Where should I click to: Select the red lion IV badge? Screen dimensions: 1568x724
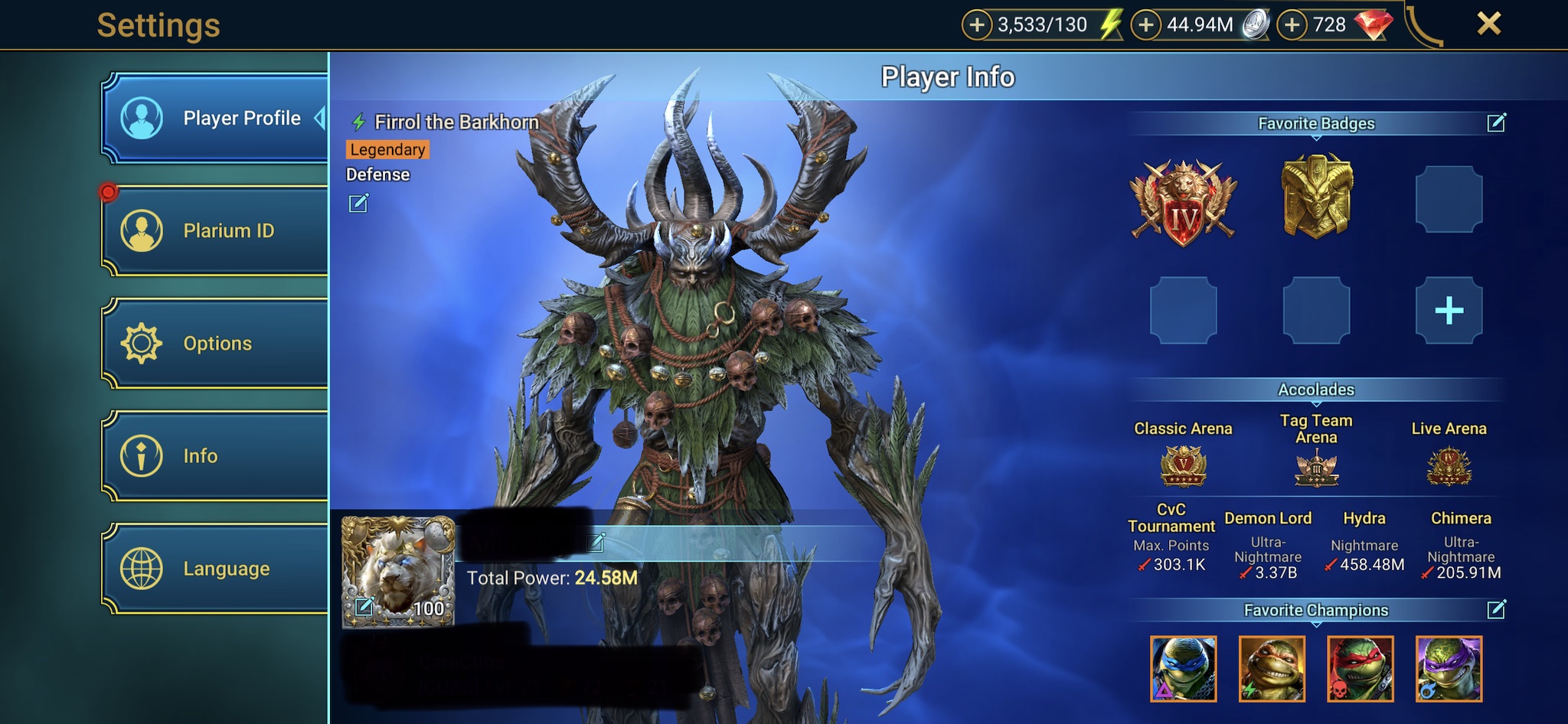coord(1184,202)
